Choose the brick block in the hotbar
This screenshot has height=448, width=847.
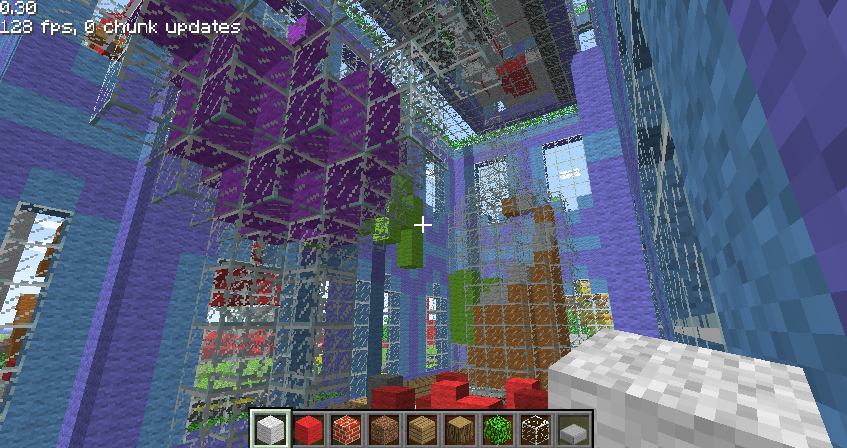346,429
